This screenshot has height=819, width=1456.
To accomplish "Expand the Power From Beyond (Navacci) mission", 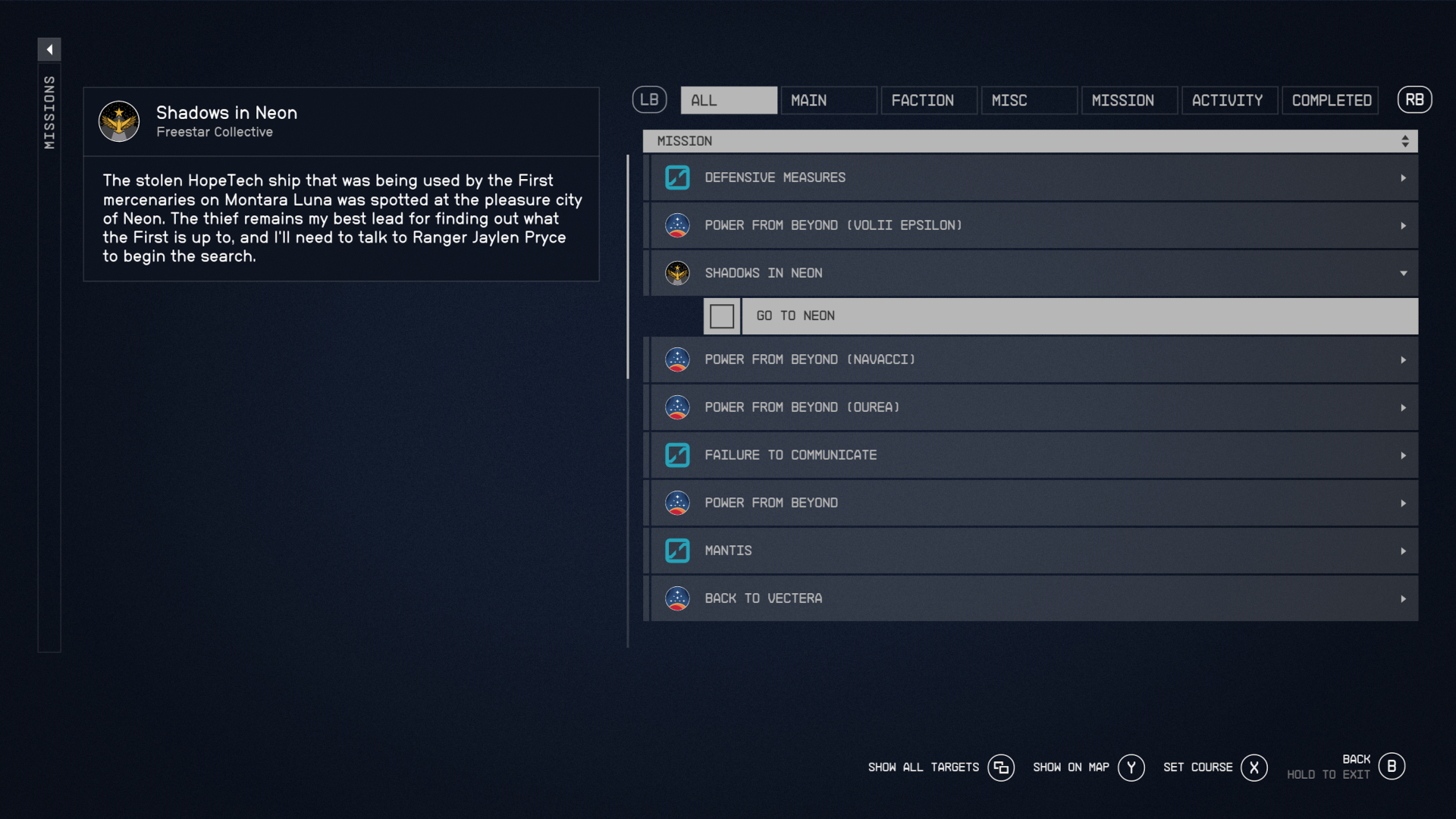I will pyautogui.click(x=1404, y=359).
